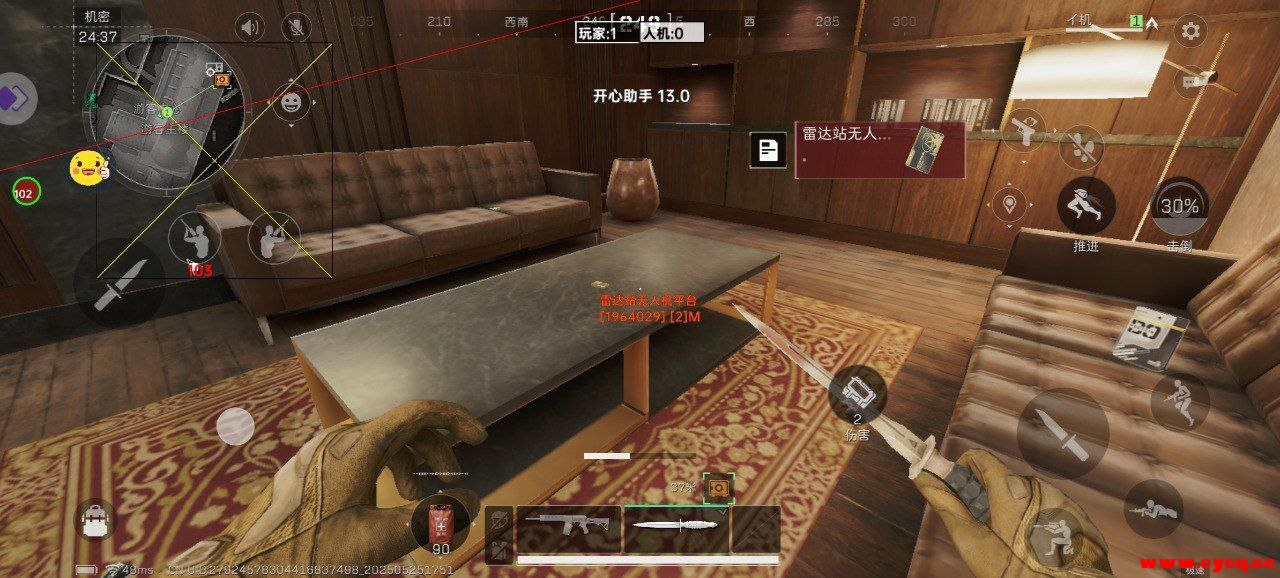This screenshot has height=578, width=1280.
Task: Open the smiley emote wheel
Action: click(x=291, y=102)
